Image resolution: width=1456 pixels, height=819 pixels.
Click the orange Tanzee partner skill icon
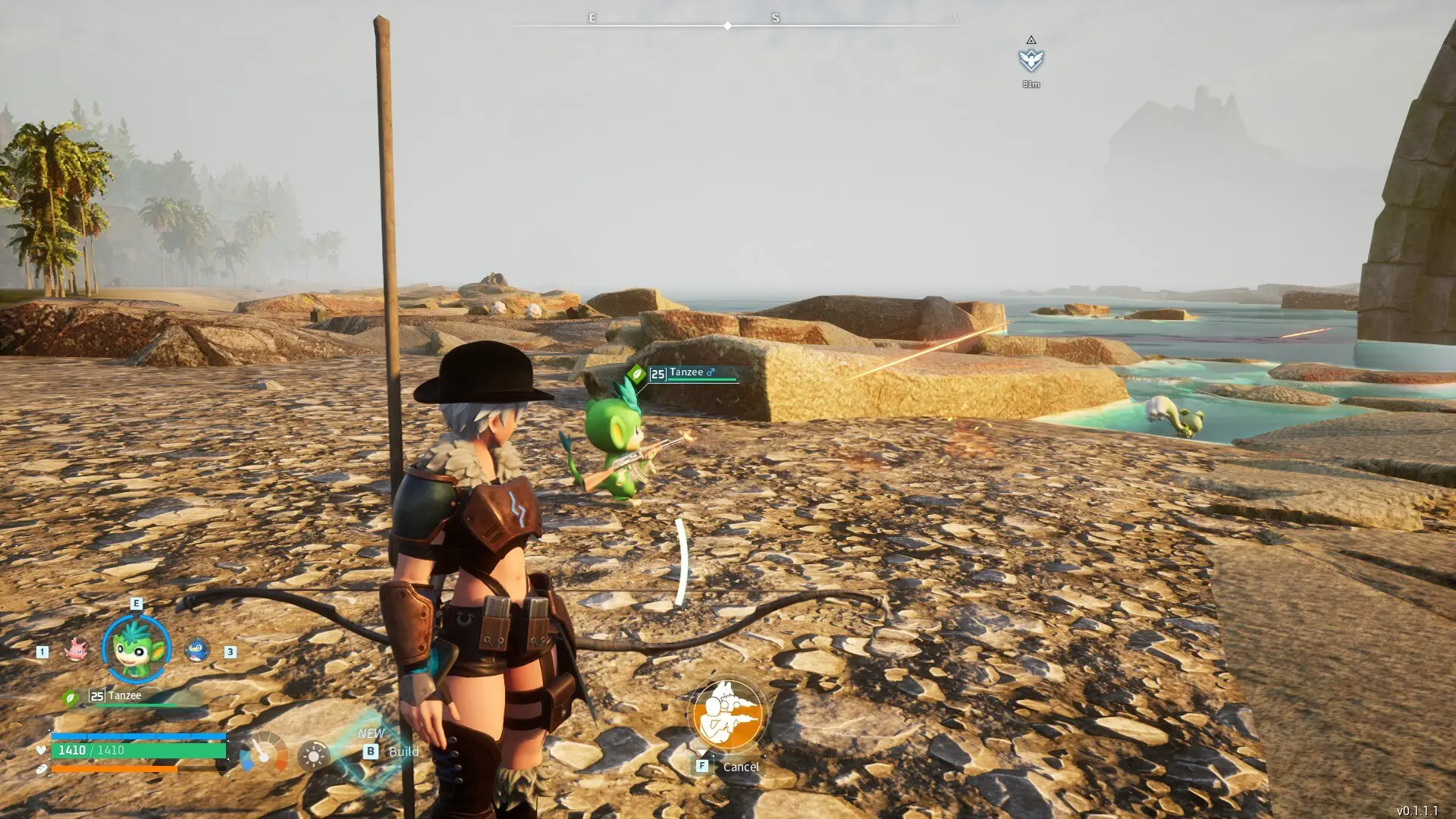727,714
